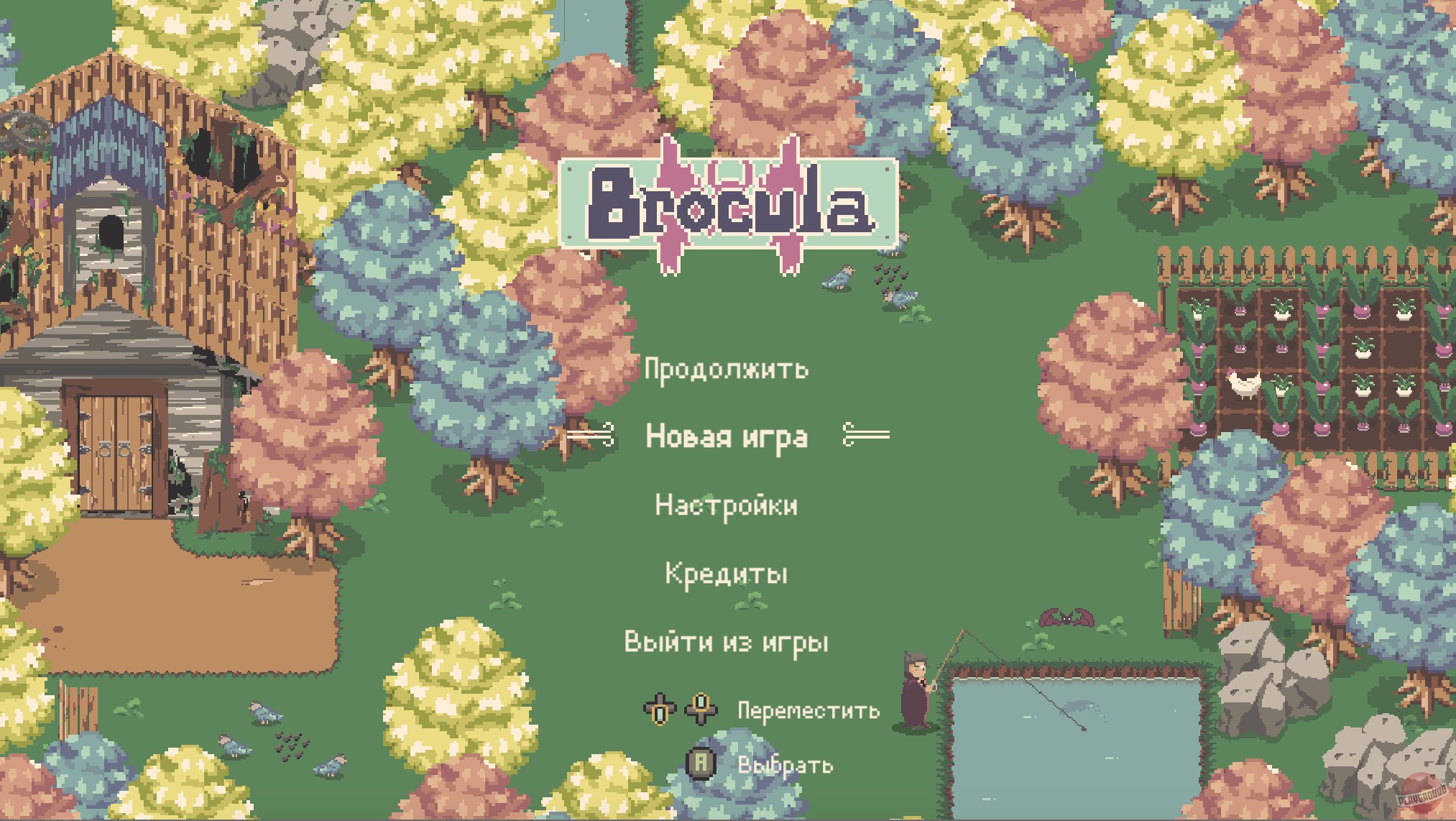Click the right wind arrow beside Новая игра
This screenshot has width=1456, height=821.
click(x=865, y=436)
